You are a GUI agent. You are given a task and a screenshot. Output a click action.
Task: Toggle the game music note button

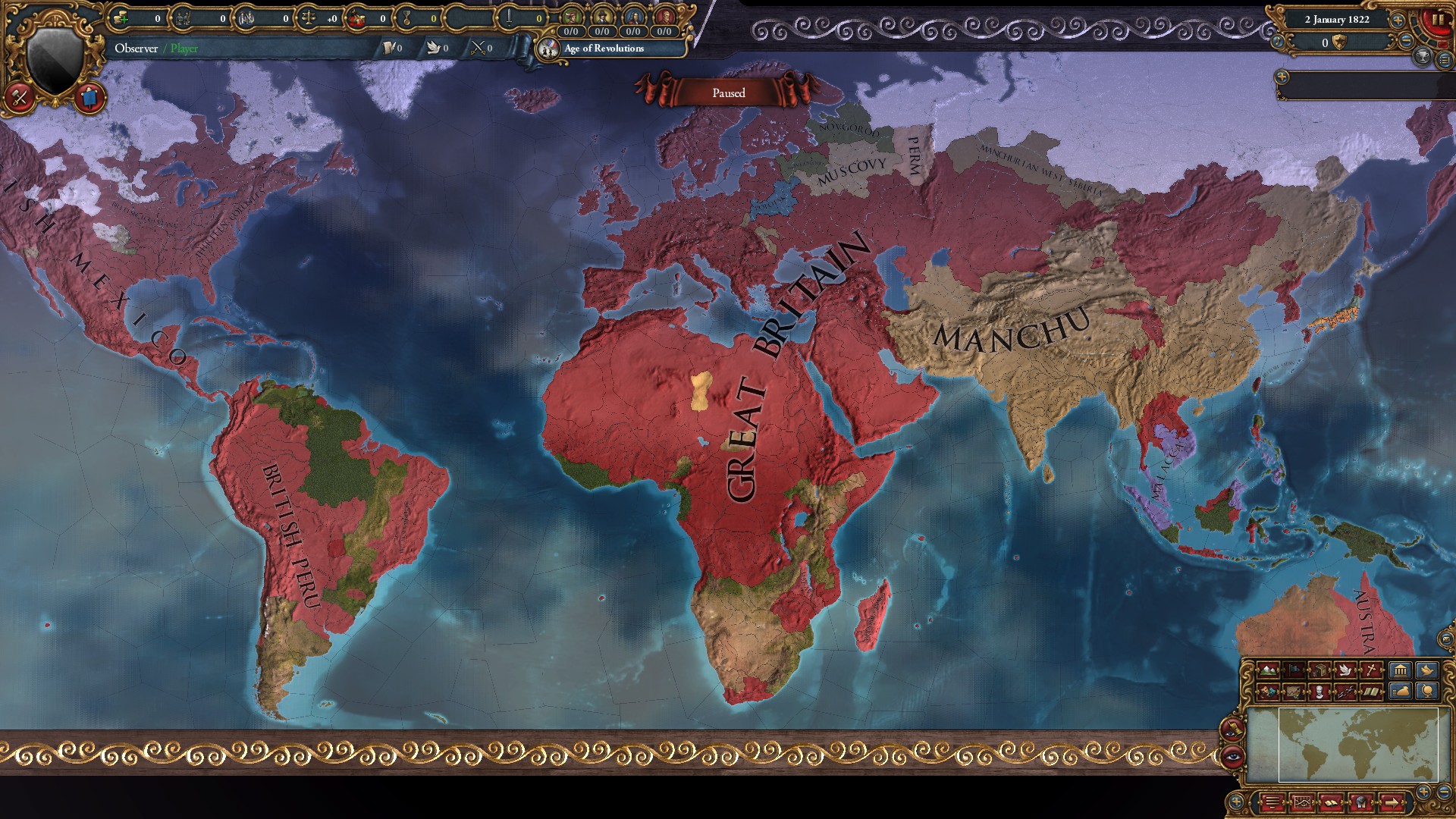coord(1277,42)
